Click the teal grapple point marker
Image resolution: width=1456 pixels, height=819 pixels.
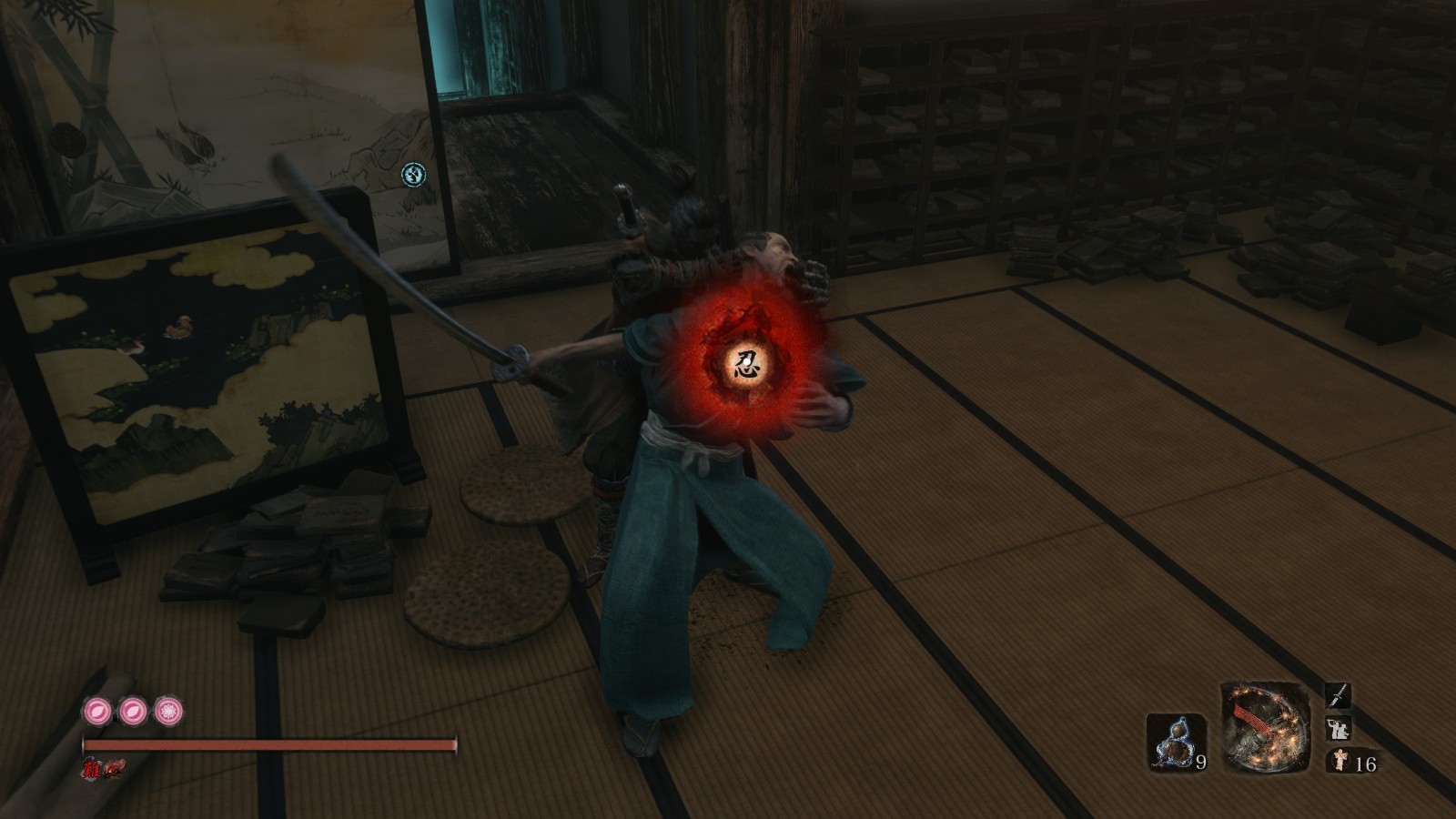coord(414,174)
